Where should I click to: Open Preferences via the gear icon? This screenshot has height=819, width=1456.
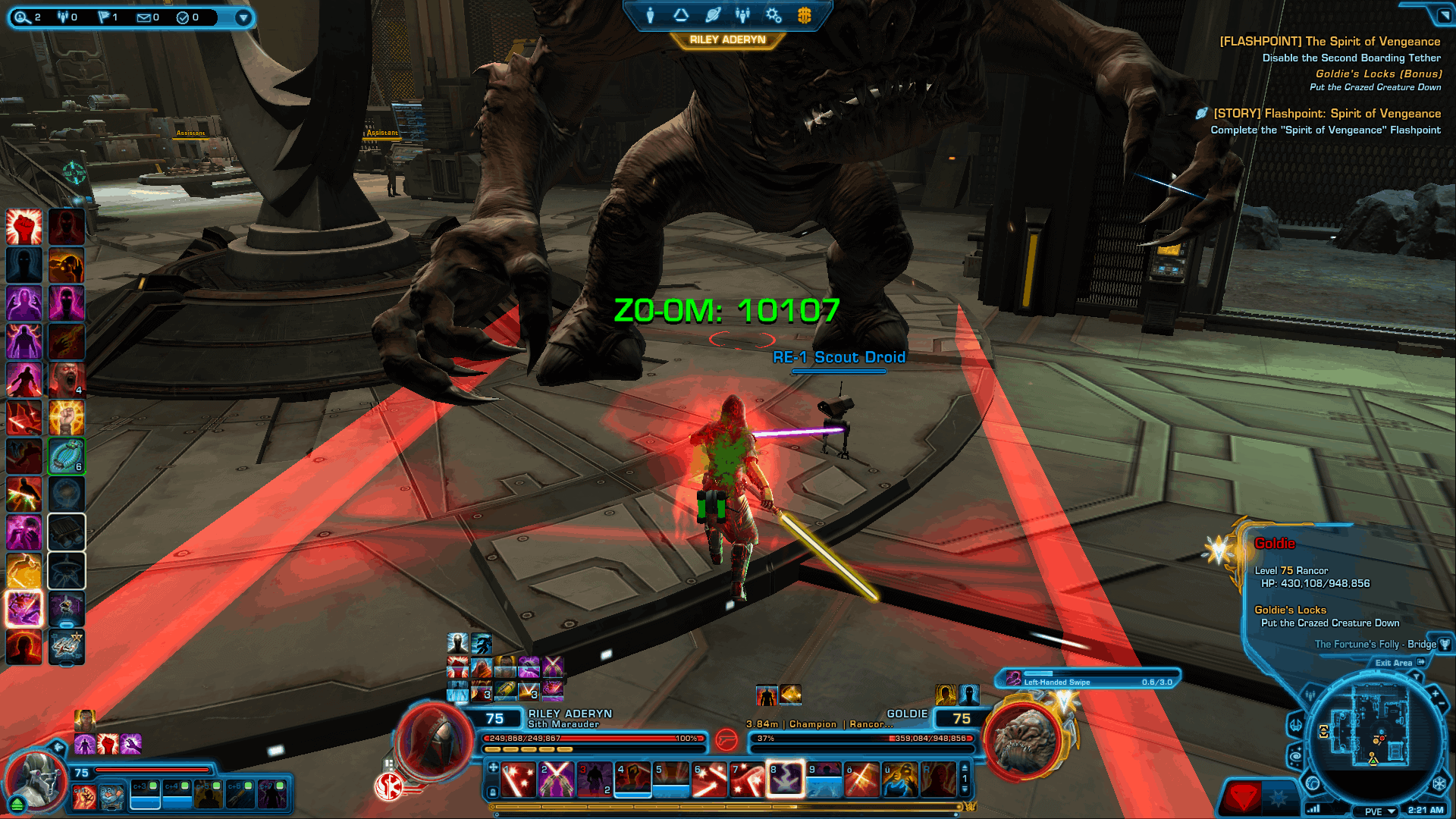(773, 15)
